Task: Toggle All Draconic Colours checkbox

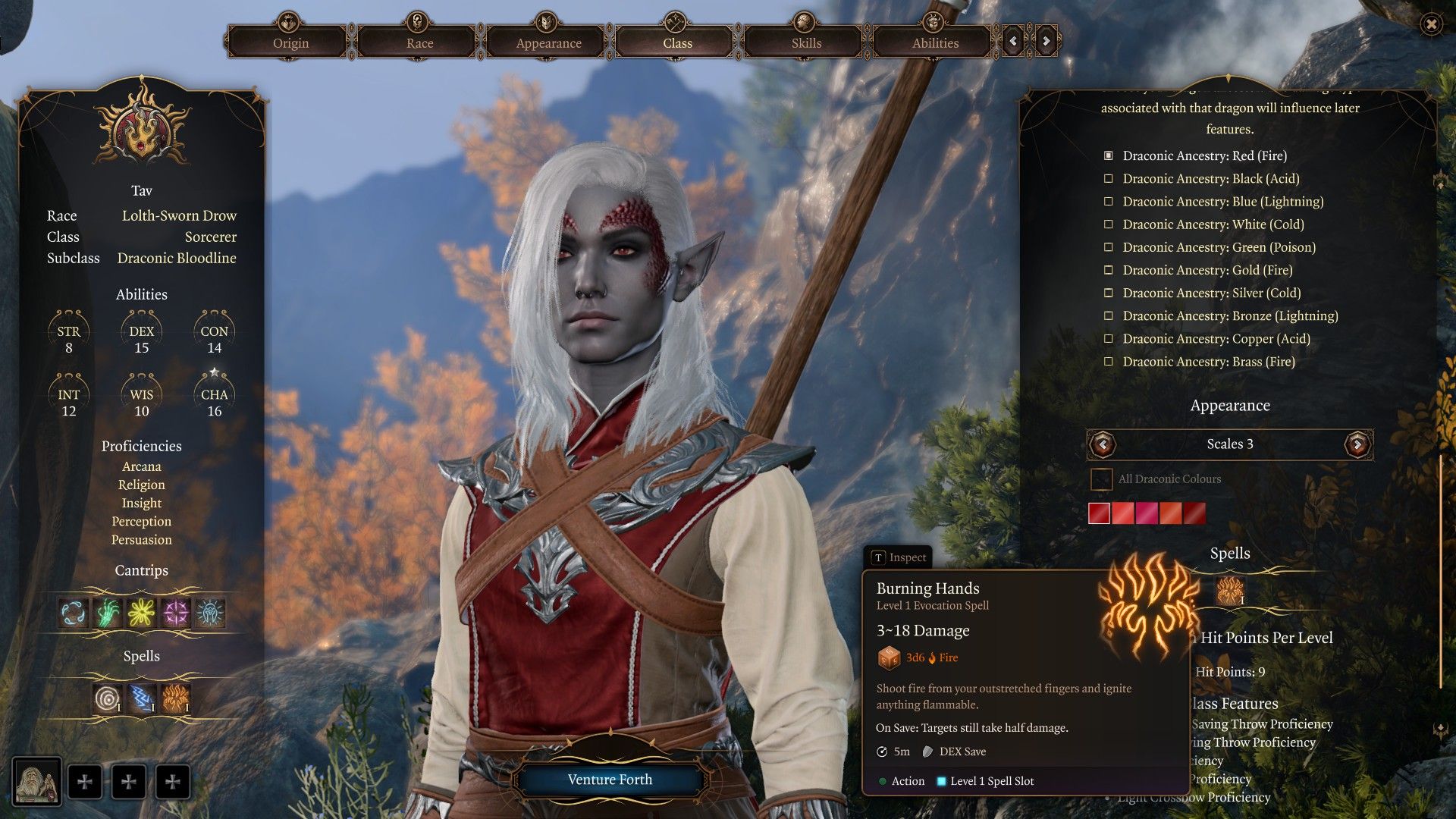Action: pyautogui.click(x=1101, y=479)
